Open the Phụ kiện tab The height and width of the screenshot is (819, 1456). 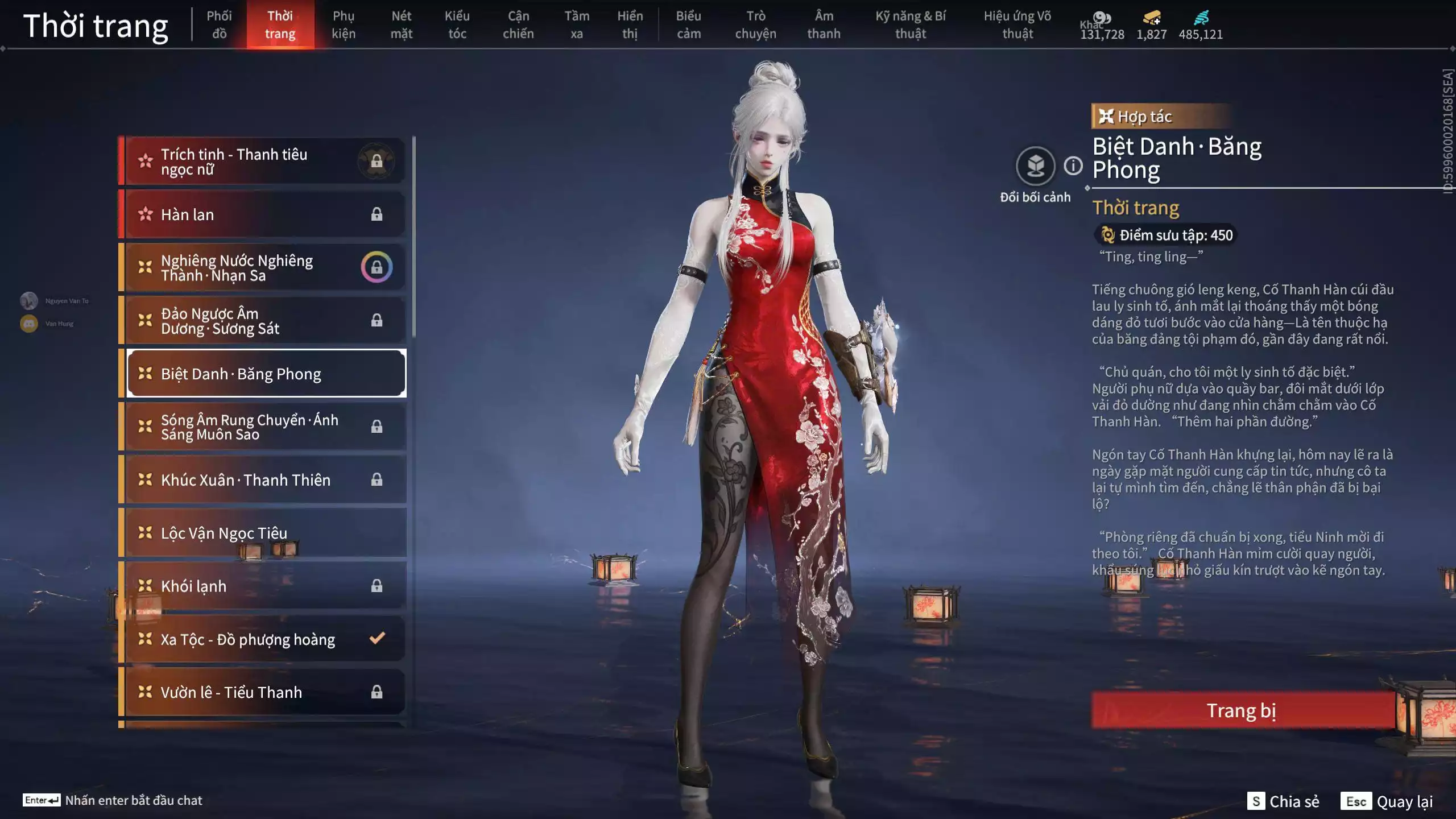(344, 25)
